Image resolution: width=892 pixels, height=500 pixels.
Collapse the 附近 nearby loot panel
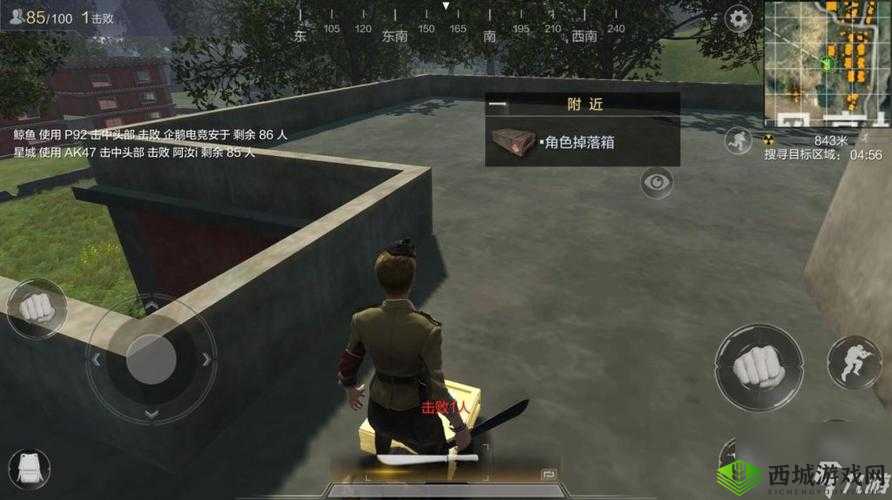(498, 103)
